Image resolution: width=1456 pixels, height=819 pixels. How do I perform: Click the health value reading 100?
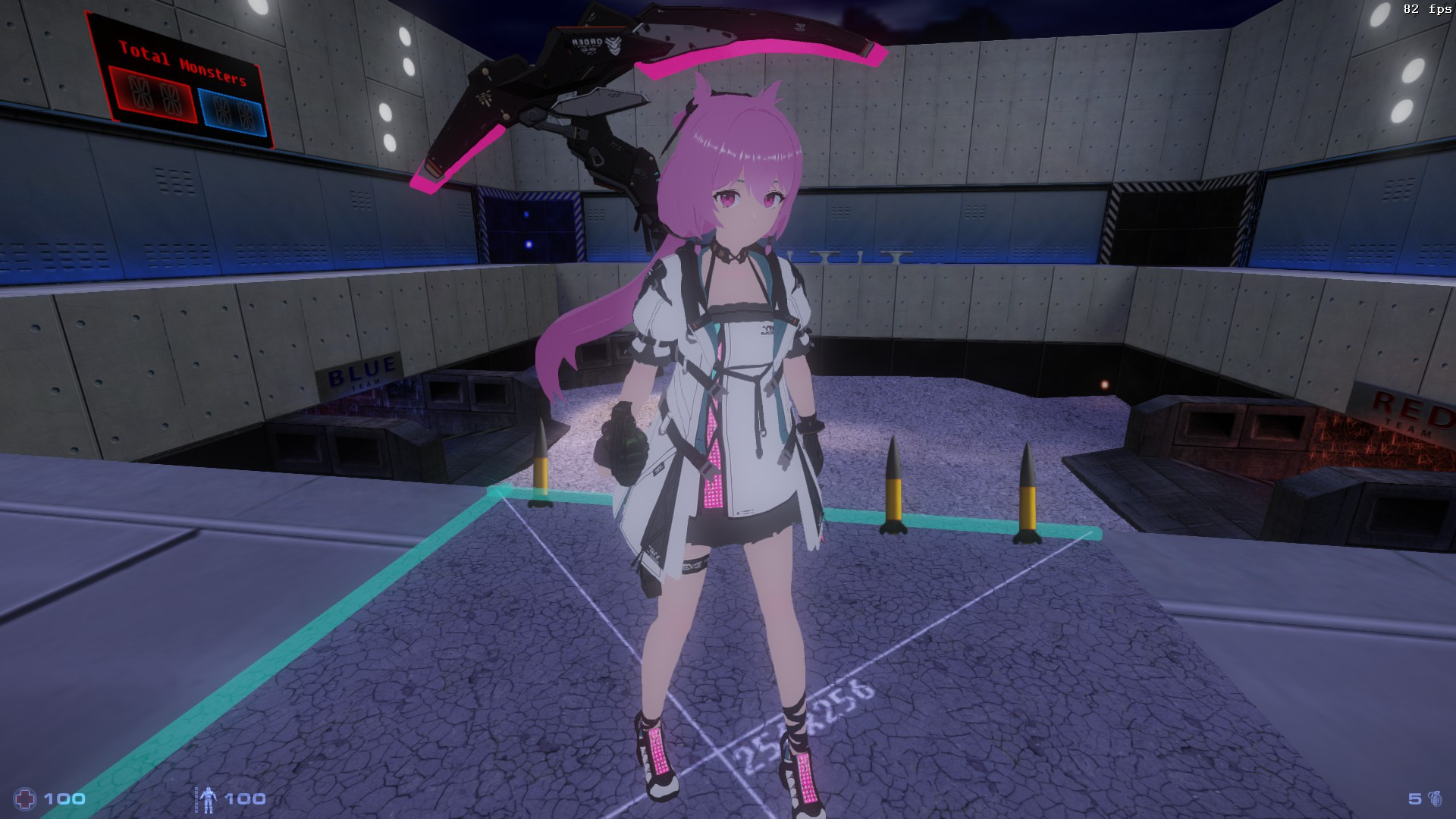[64, 797]
